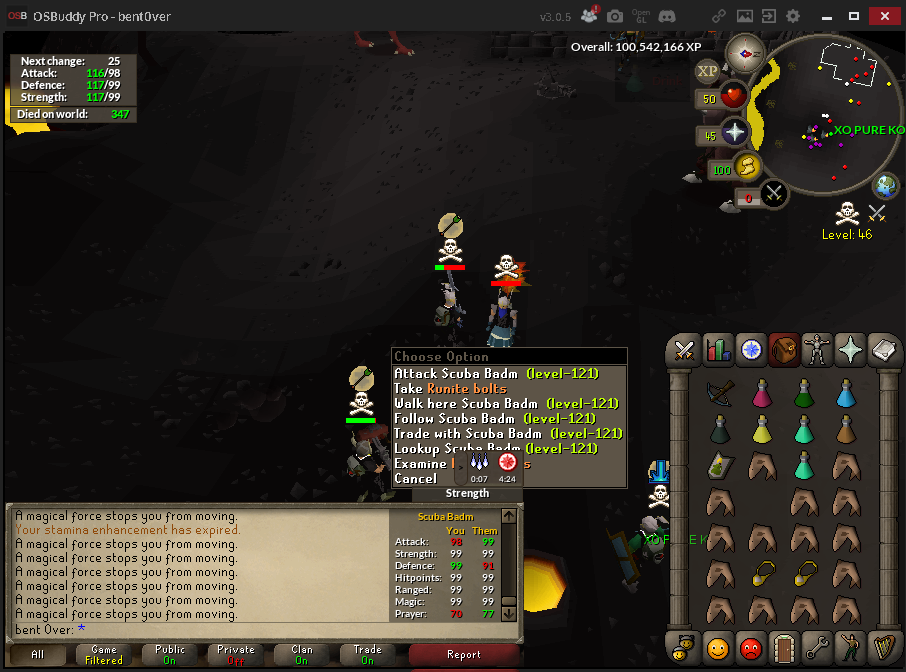Show the Prayer tab
This screenshot has height=672, width=906.
click(x=850, y=350)
